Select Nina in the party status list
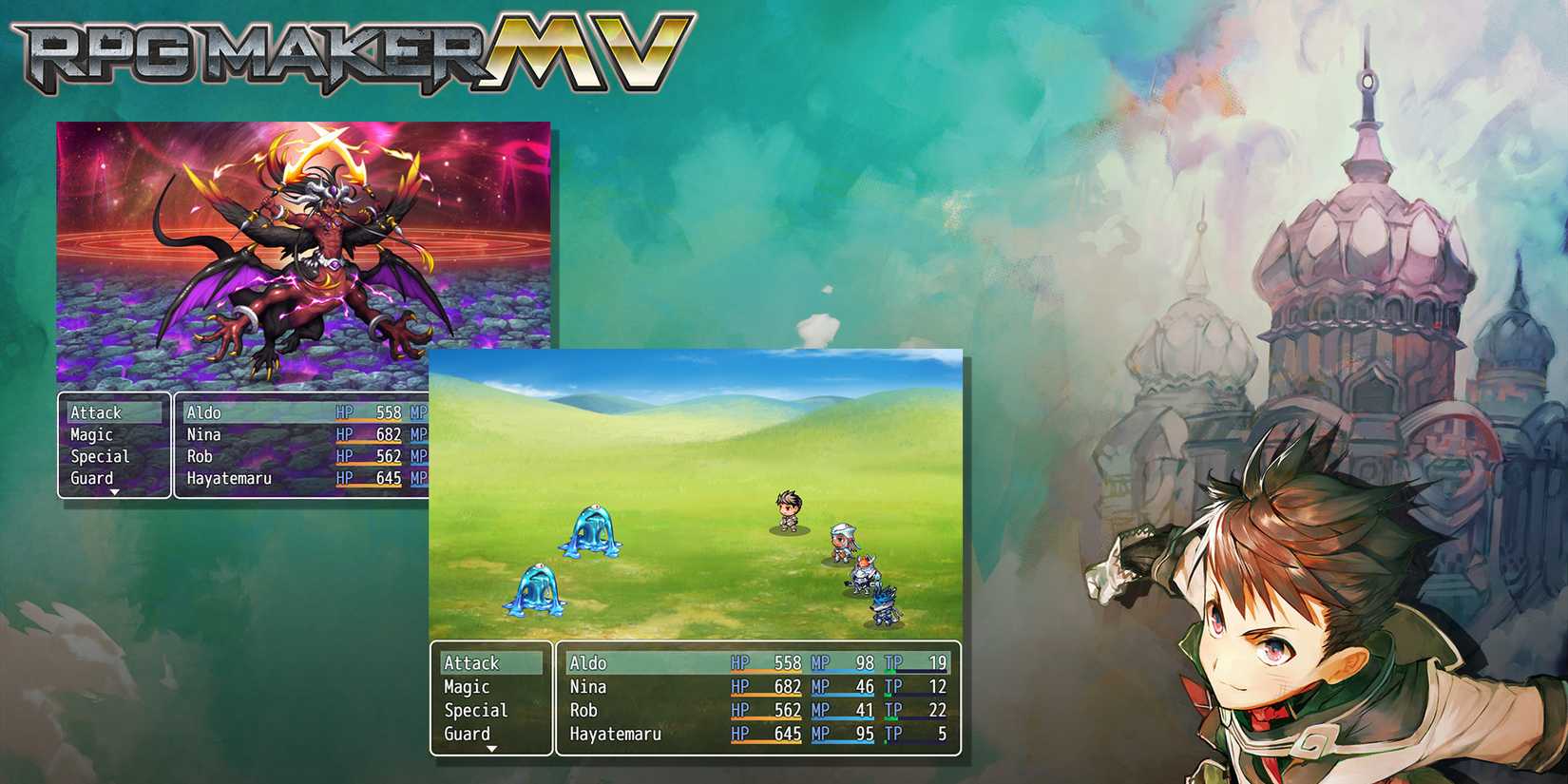 [x=586, y=686]
